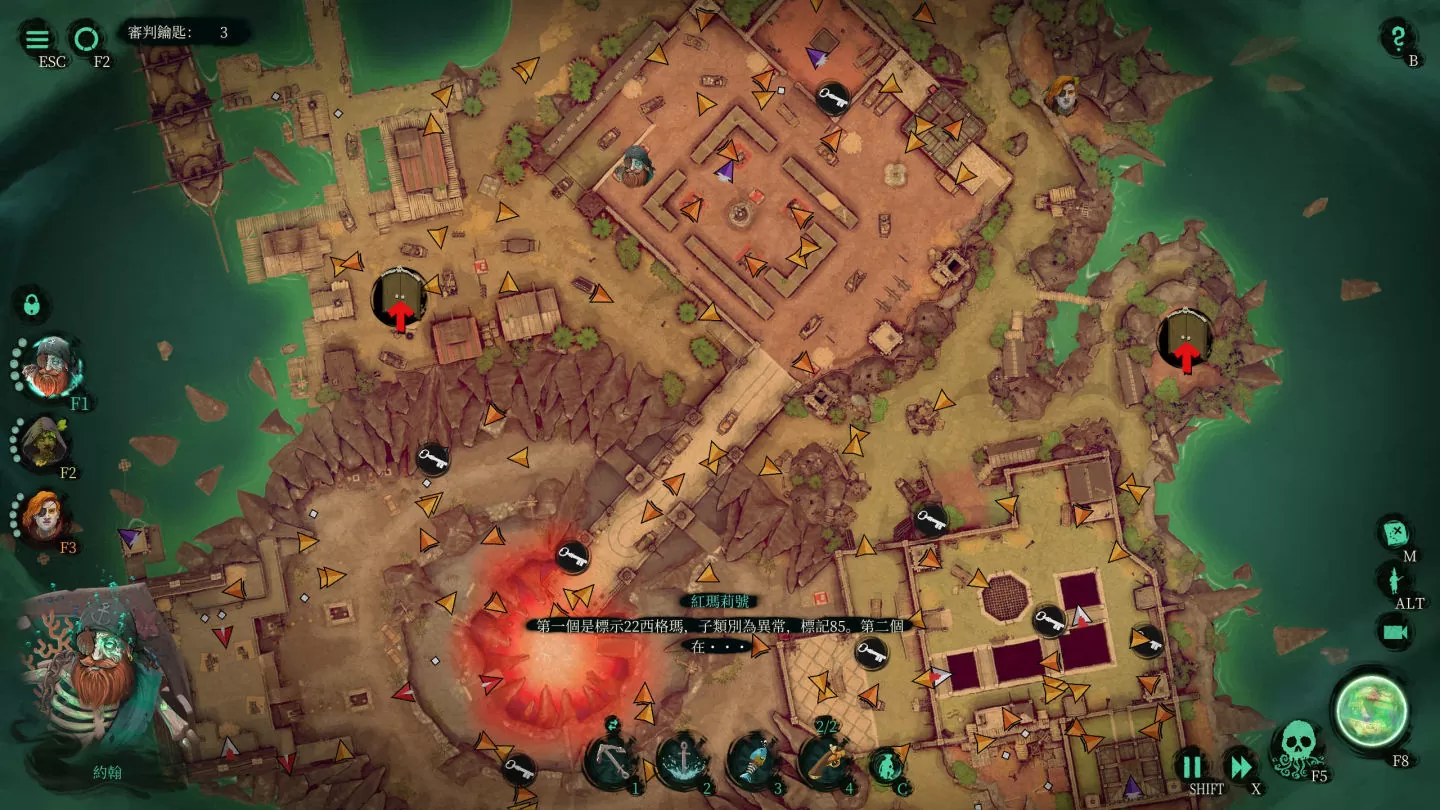Click the glowing green orb button
Viewport: 1440px width, 810px height.
click(x=1373, y=710)
